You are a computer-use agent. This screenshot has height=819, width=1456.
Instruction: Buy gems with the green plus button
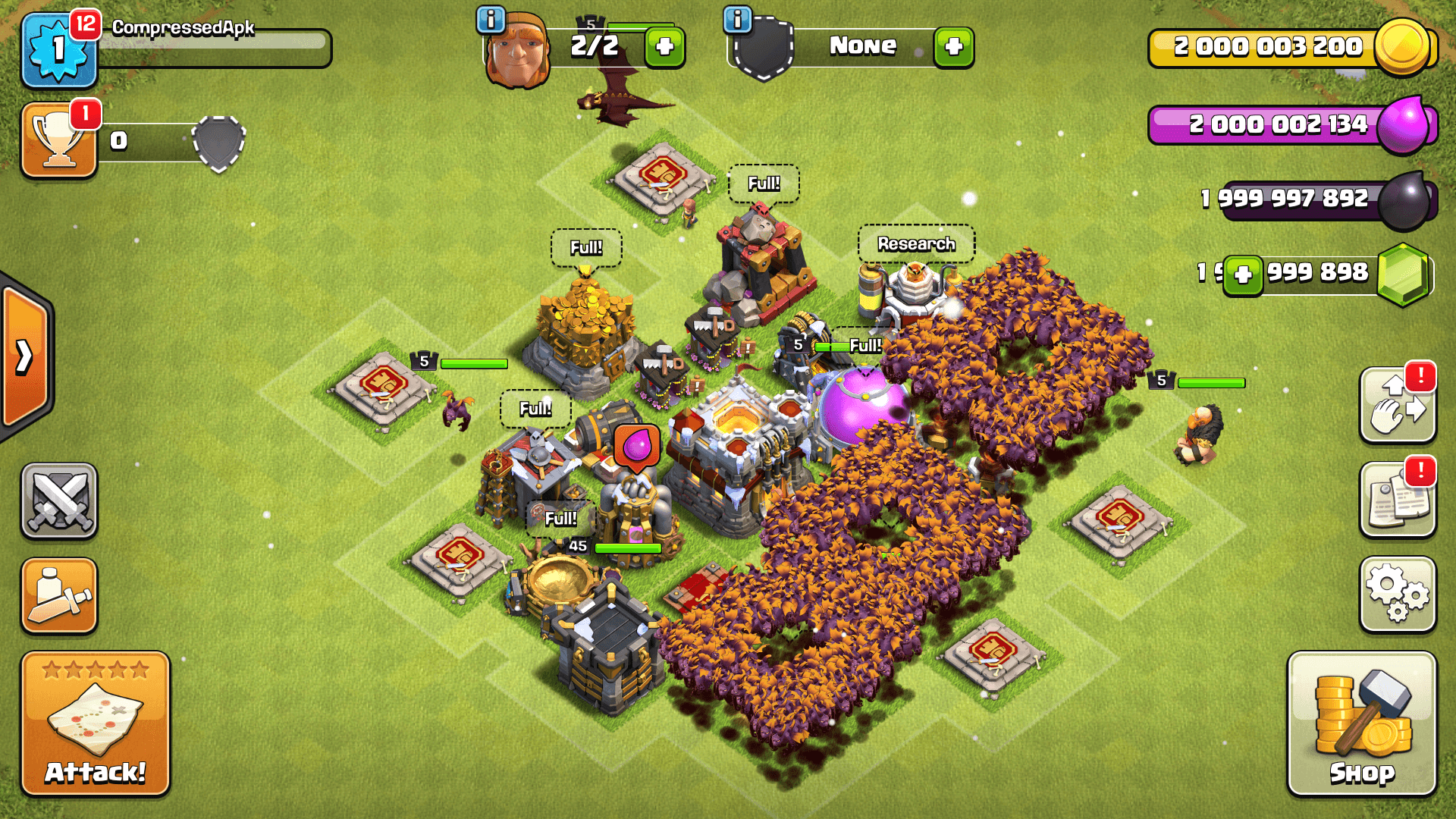pos(1244,275)
